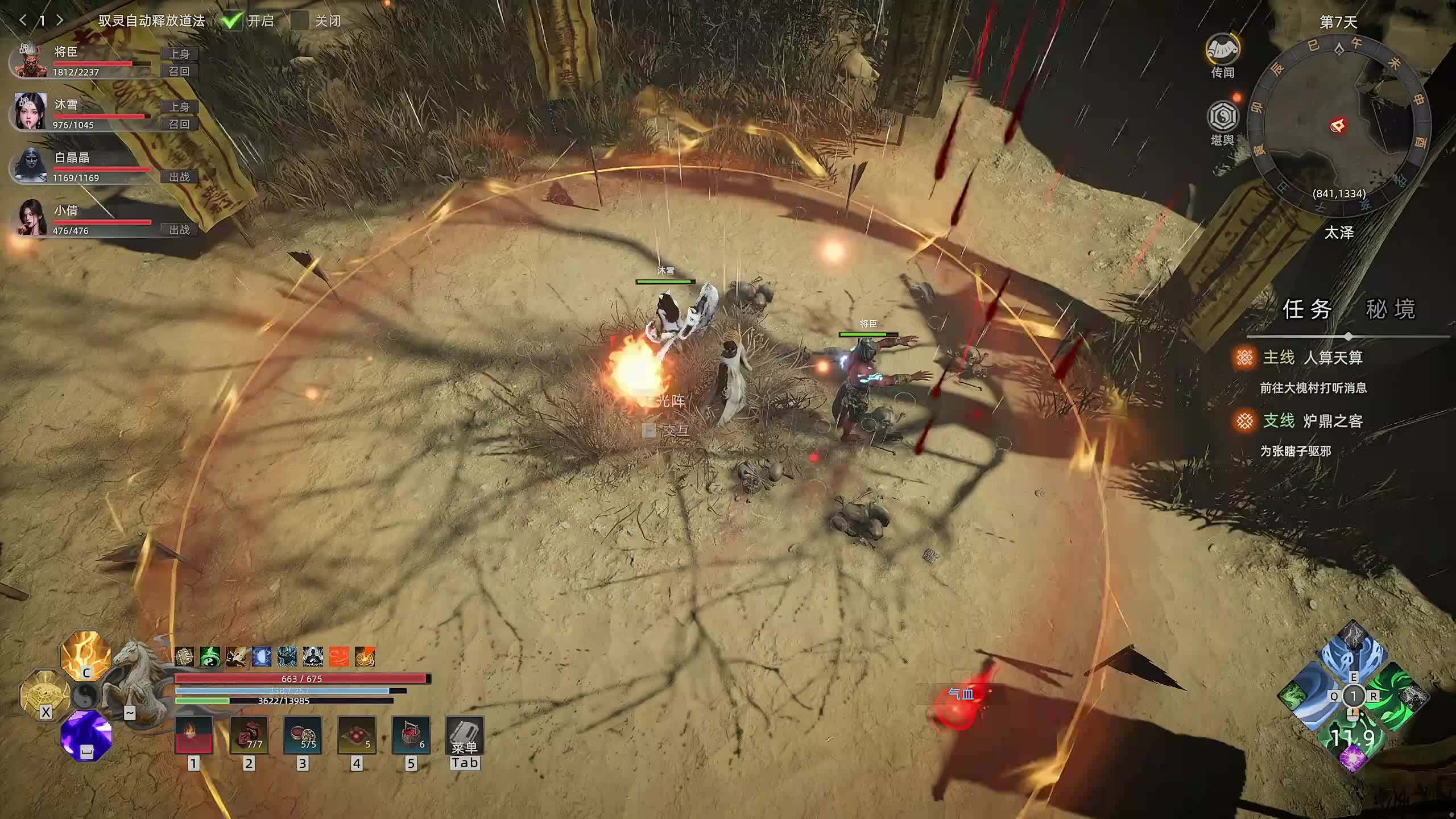Choose 上身 for spirit 沐雪

point(179,106)
